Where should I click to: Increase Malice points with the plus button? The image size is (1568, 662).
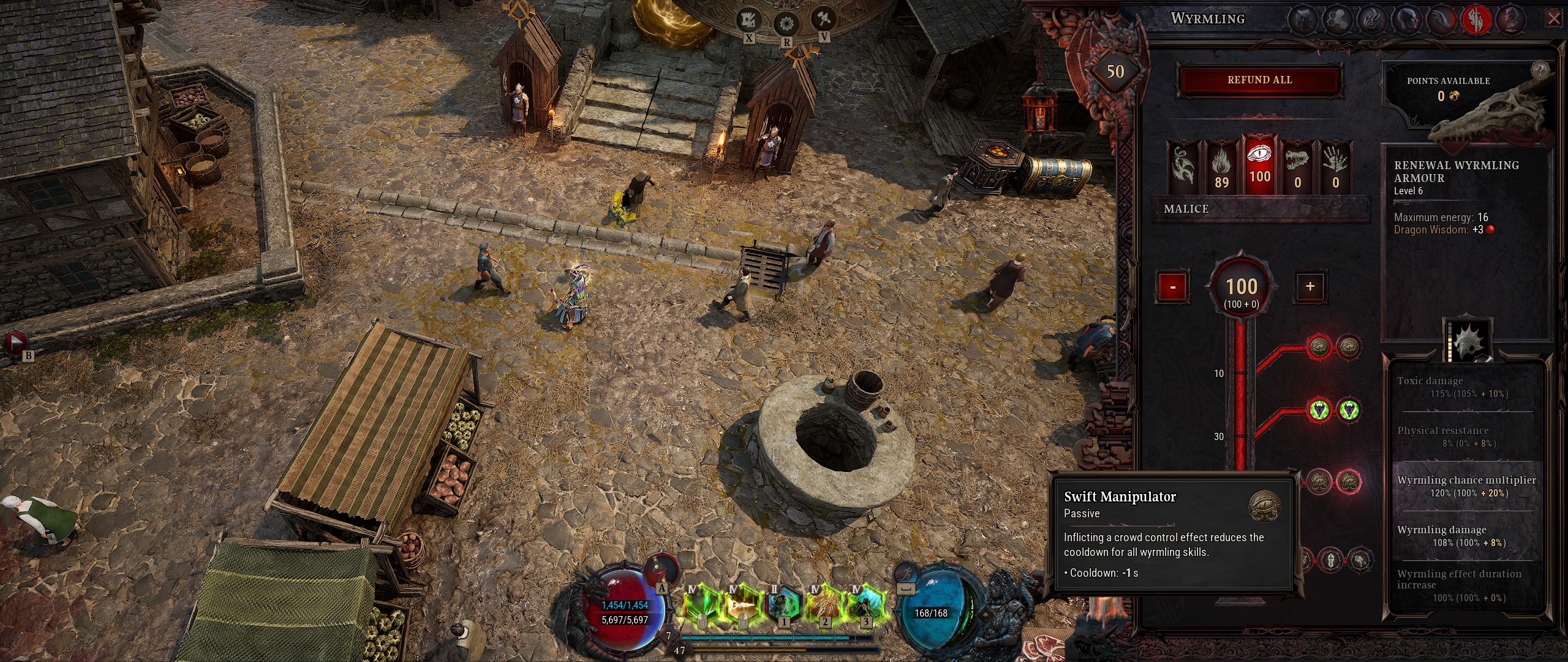(x=1310, y=287)
